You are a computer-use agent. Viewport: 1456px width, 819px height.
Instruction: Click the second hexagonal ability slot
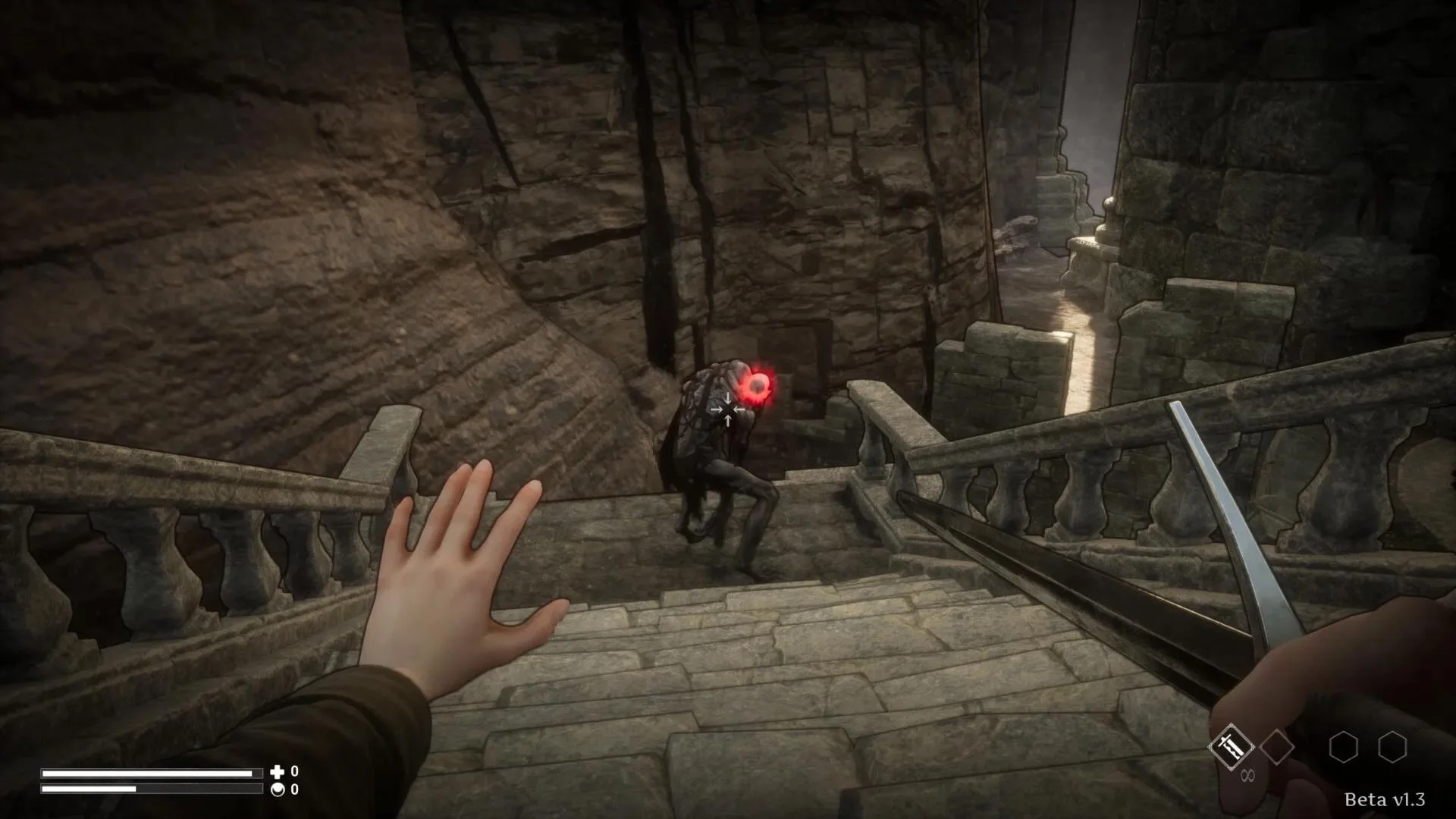pos(1393,746)
